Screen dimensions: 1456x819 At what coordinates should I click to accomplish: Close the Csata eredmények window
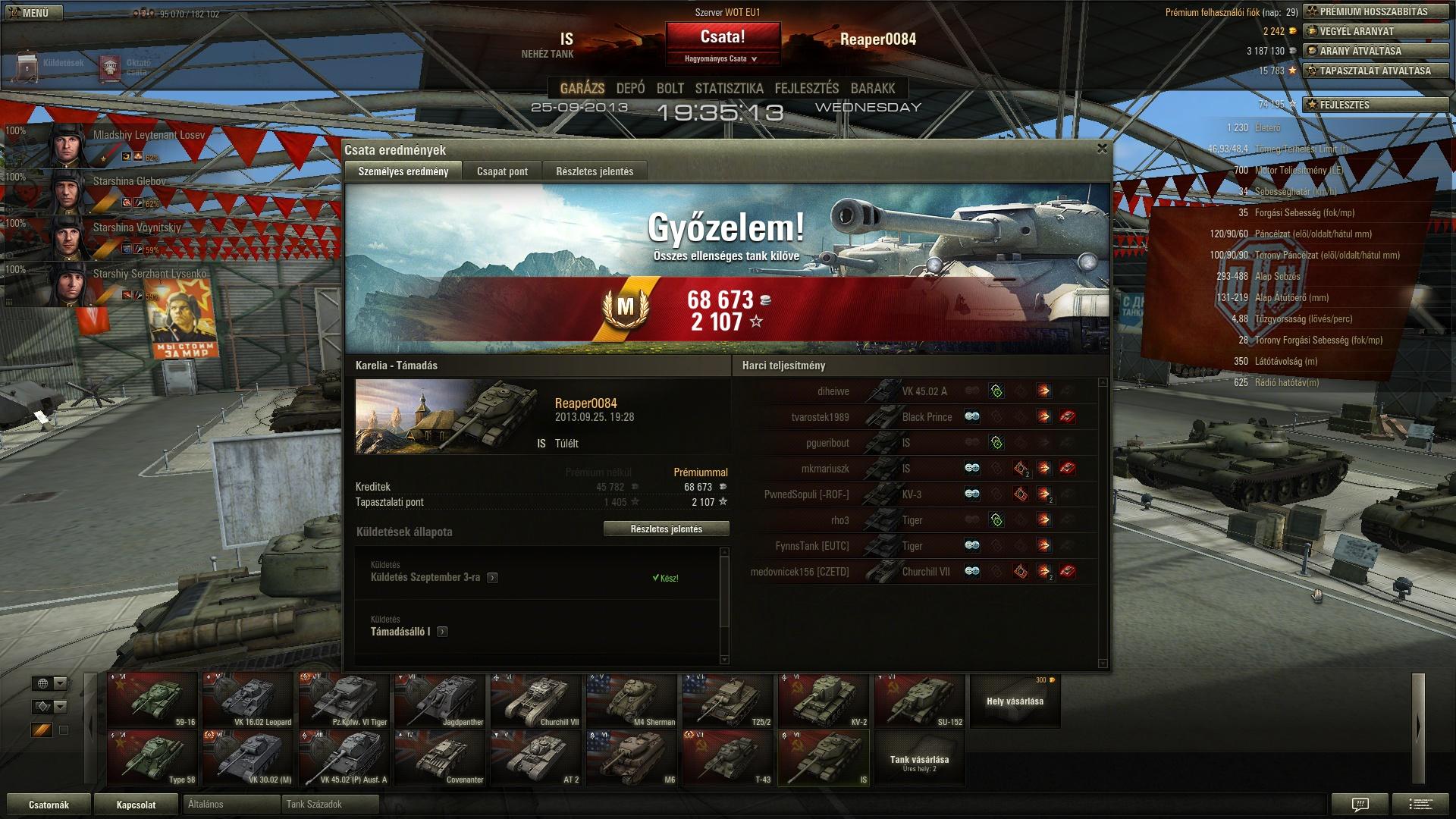pyautogui.click(x=1102, y=149)
